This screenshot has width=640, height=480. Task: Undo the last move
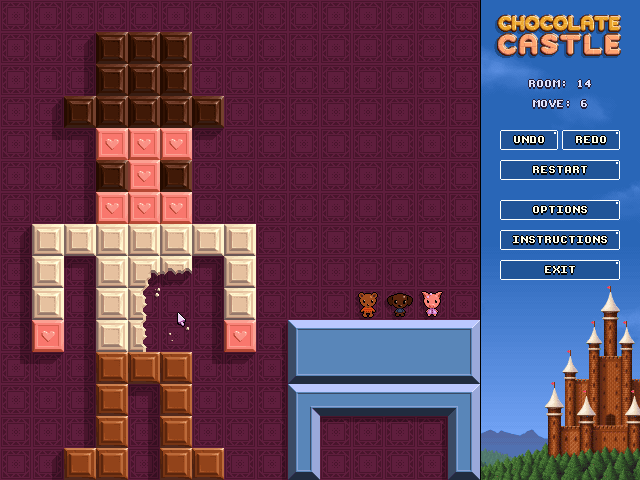(529, 140)
